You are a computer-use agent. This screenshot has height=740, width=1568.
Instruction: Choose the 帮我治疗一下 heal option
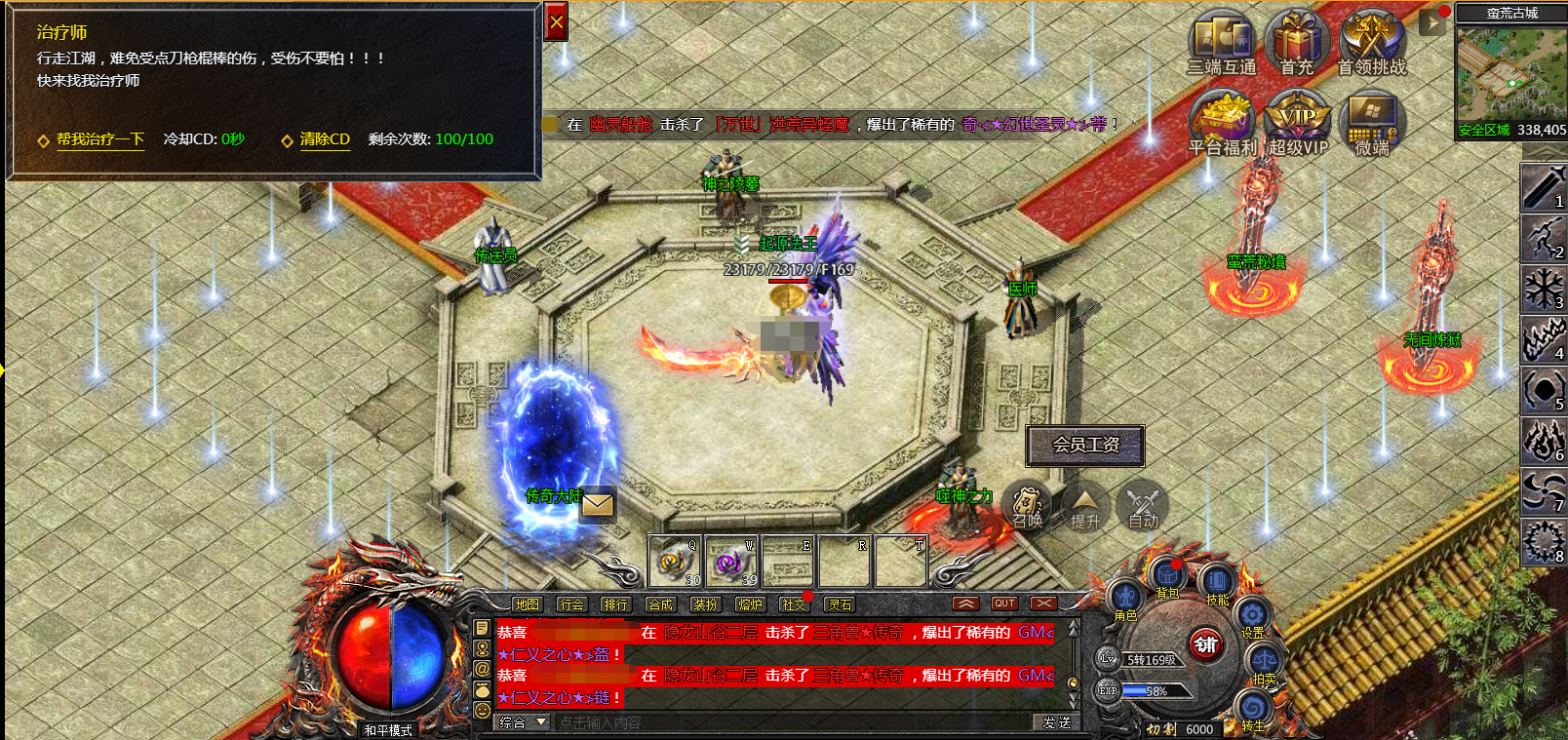(x=99, y=139)
